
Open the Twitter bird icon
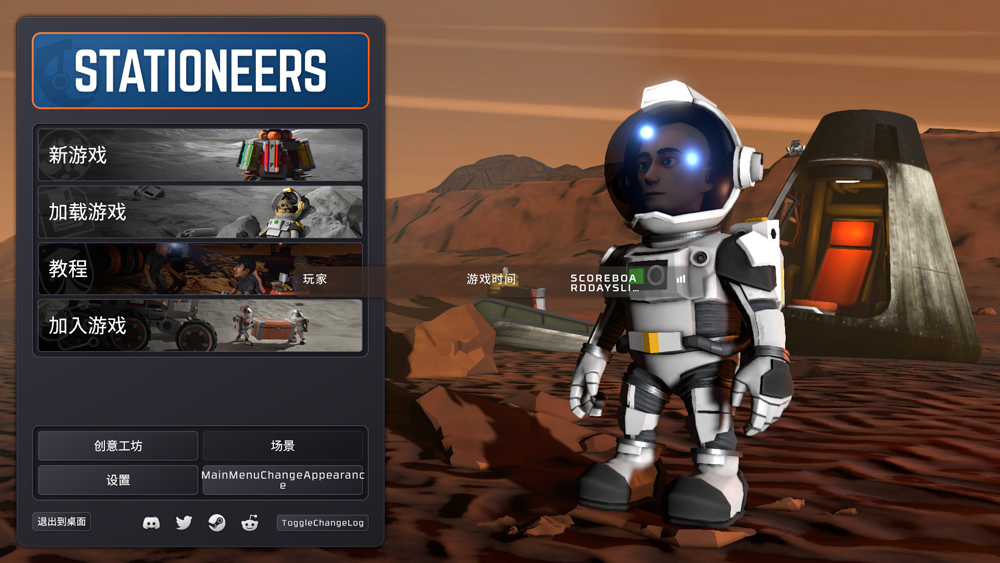[x=184, y=523]
